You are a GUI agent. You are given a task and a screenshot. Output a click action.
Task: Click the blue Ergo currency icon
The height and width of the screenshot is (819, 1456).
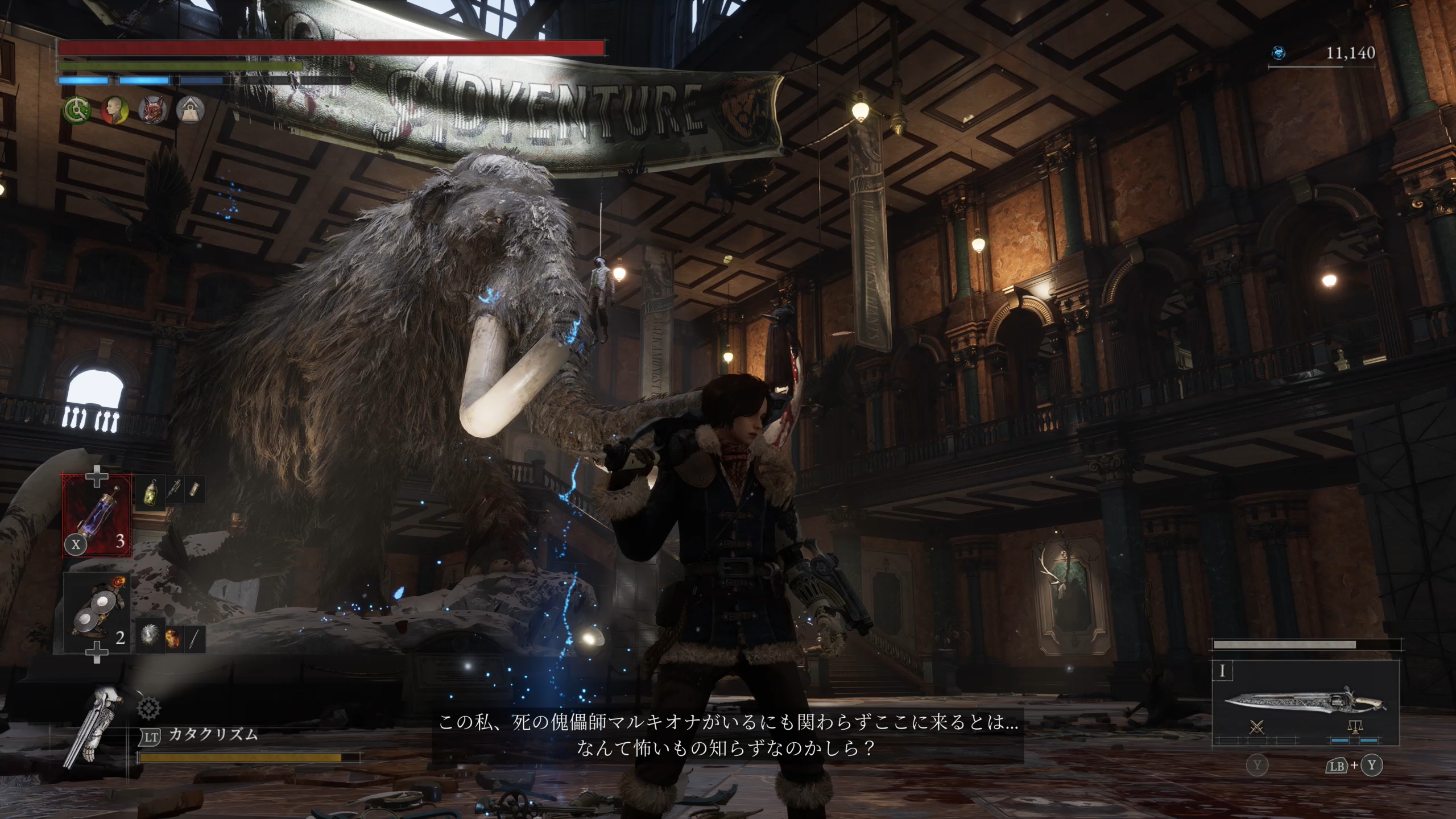click(x=1279, y=53)
